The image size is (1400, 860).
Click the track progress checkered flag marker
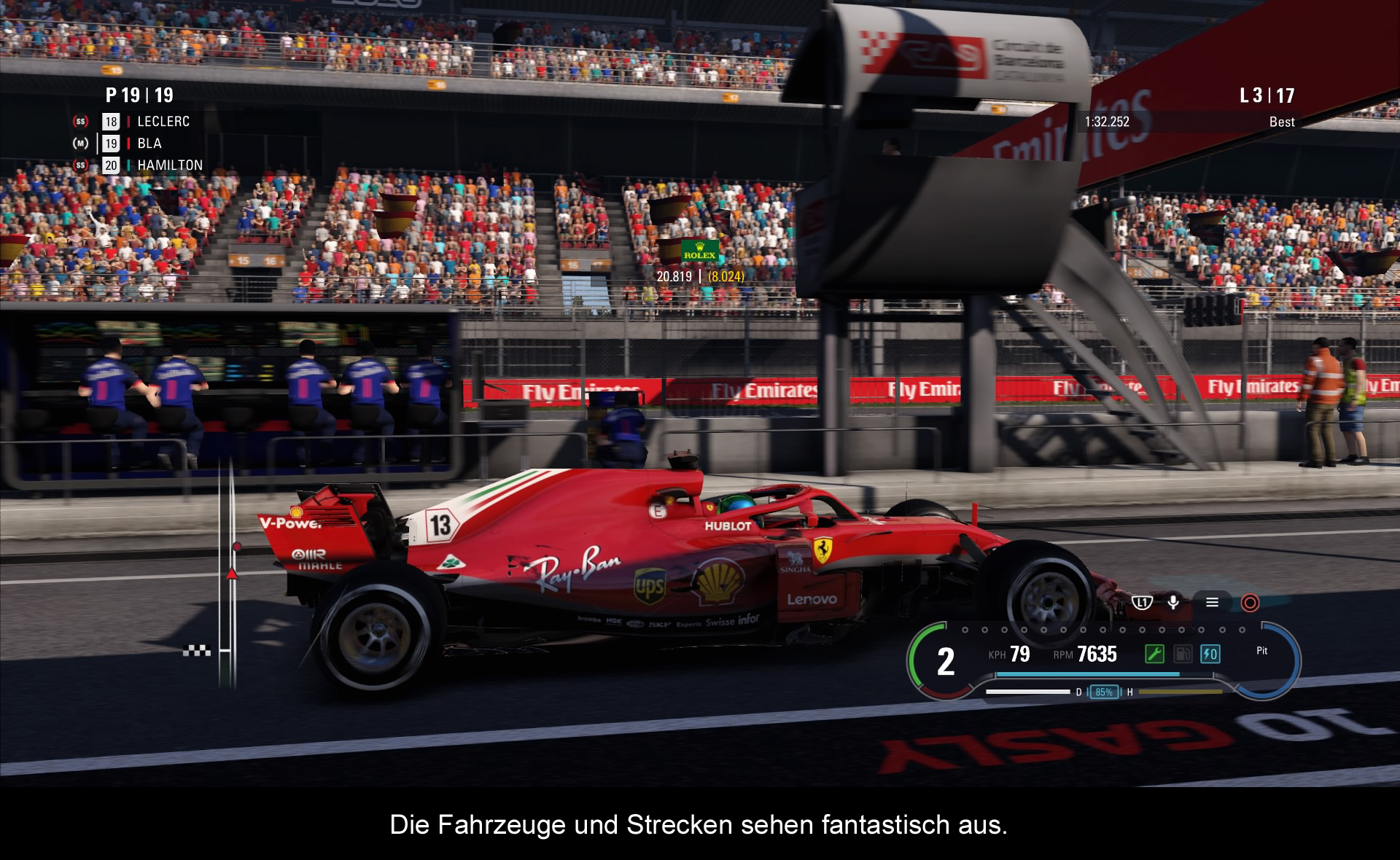pos(196,651)
